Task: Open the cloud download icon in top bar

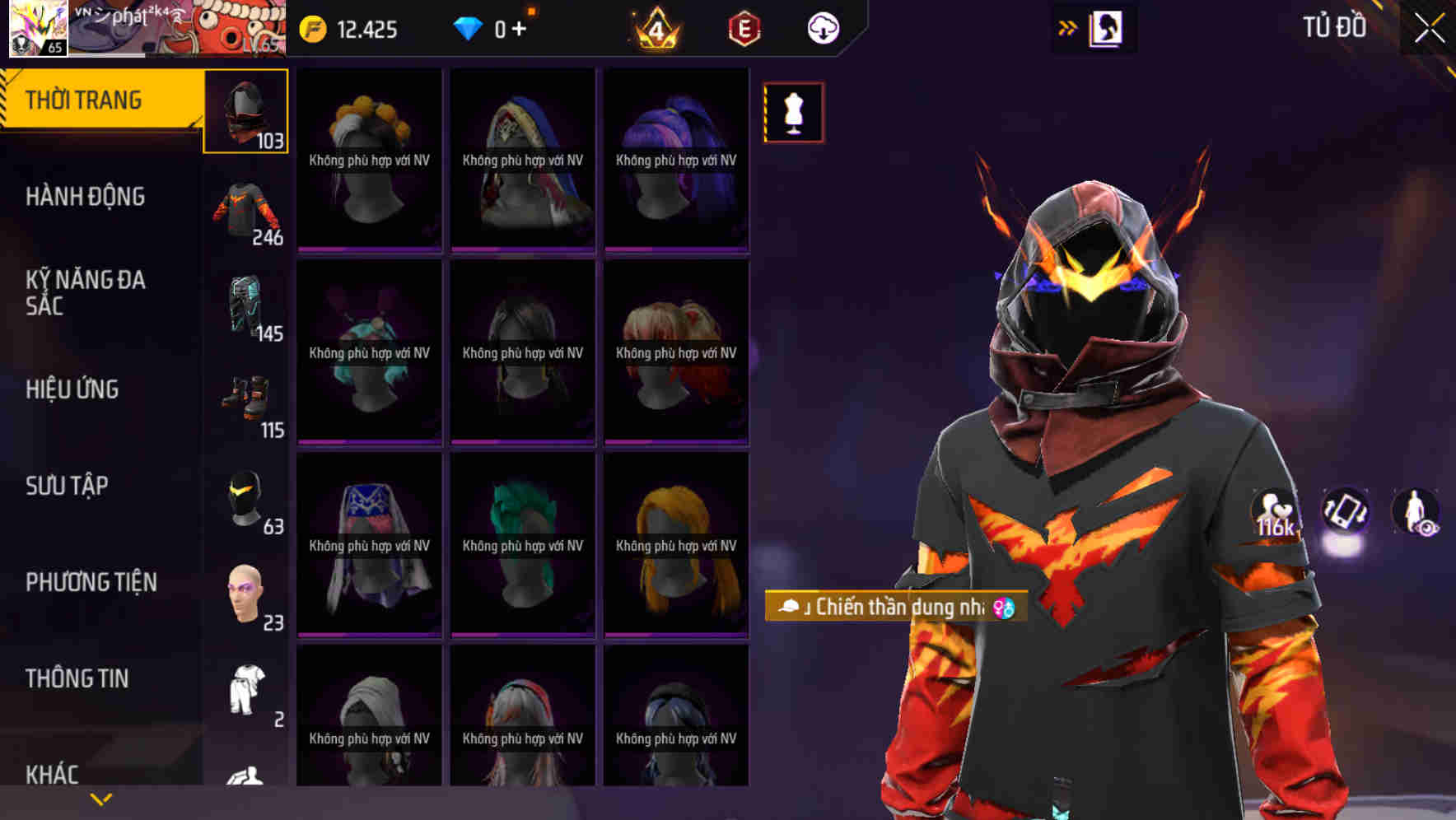Action: [824, 27]
